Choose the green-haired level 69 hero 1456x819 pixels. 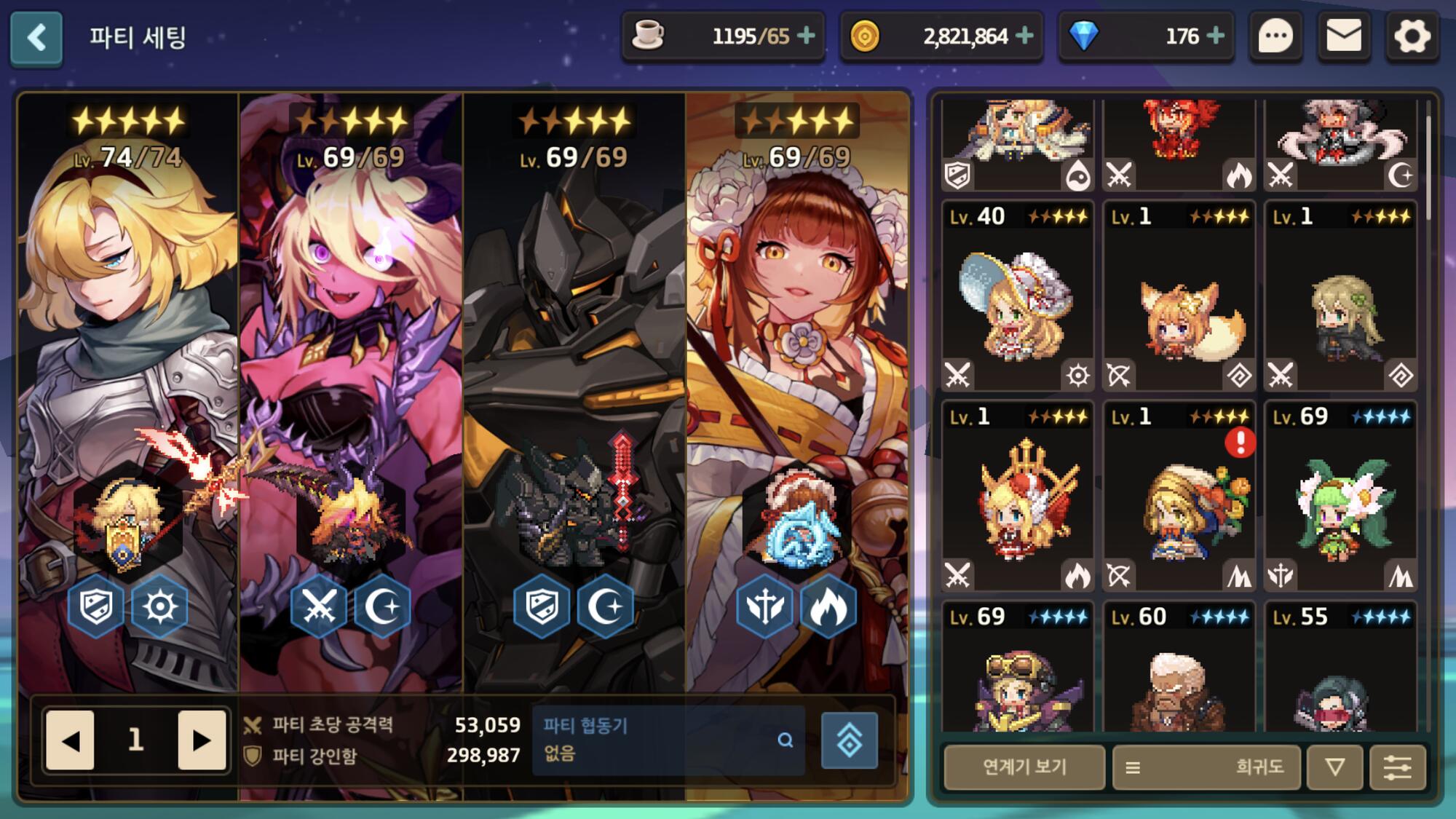point(1341,496)
